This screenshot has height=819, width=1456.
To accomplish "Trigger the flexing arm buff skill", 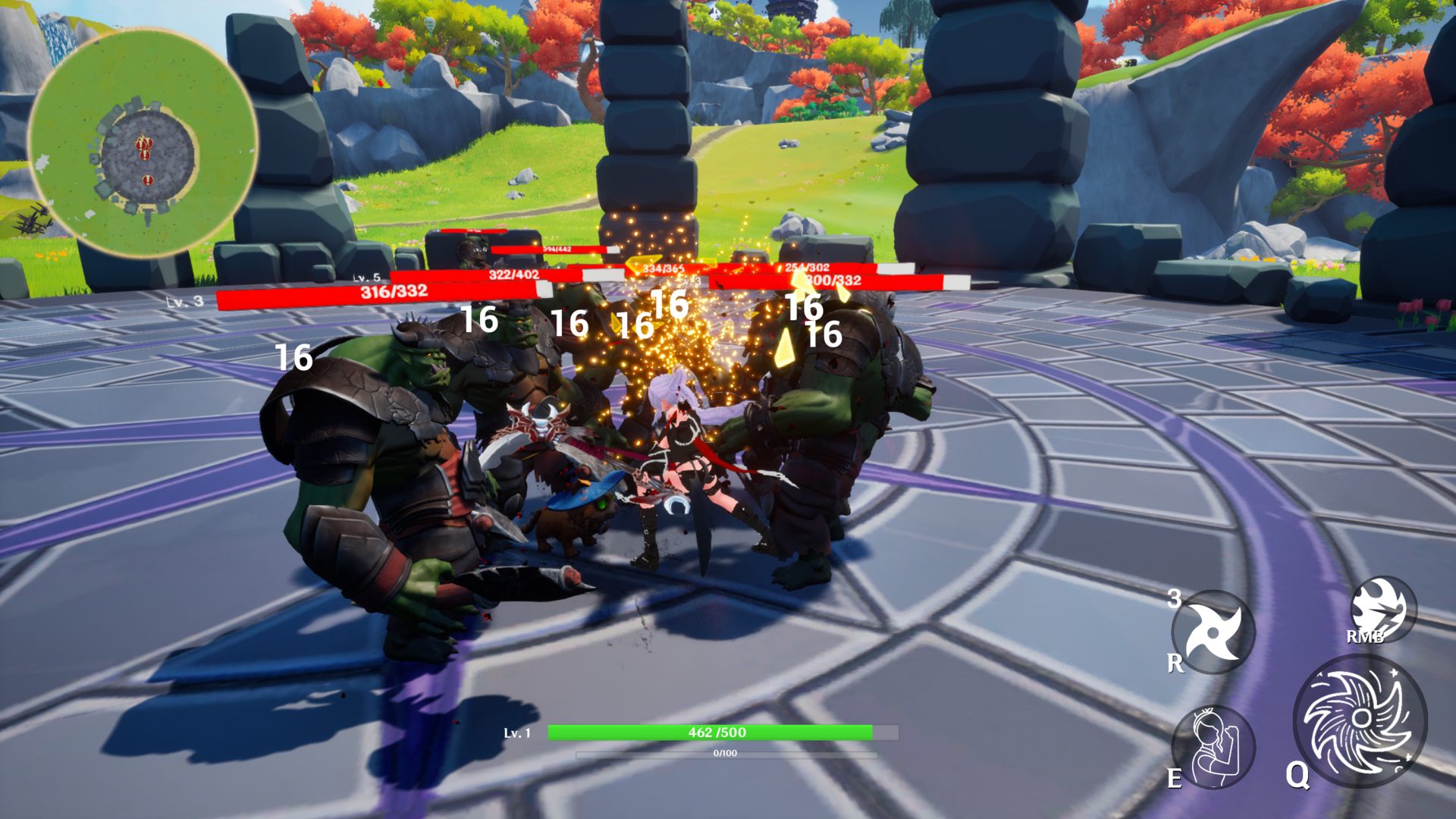I will coord(1213,745).
